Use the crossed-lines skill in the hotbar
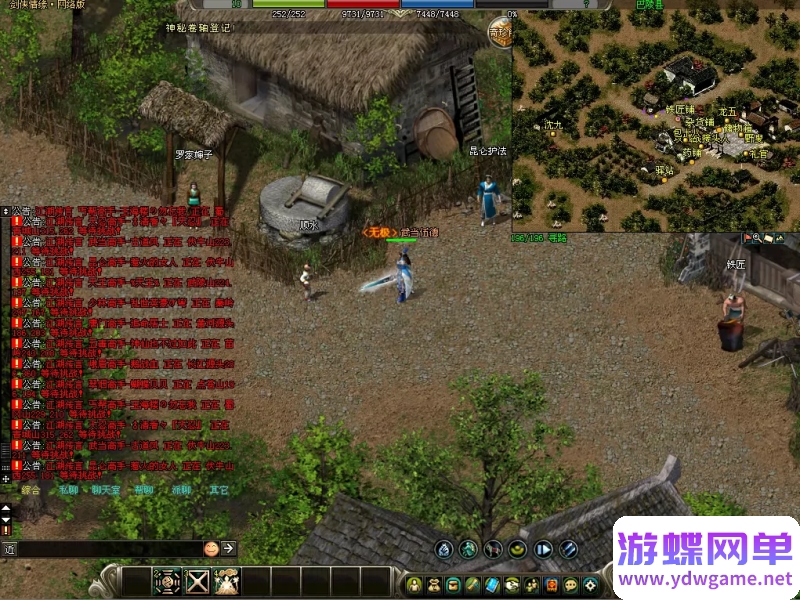Screen dimensions: 800x600 [x=198, y=581]
